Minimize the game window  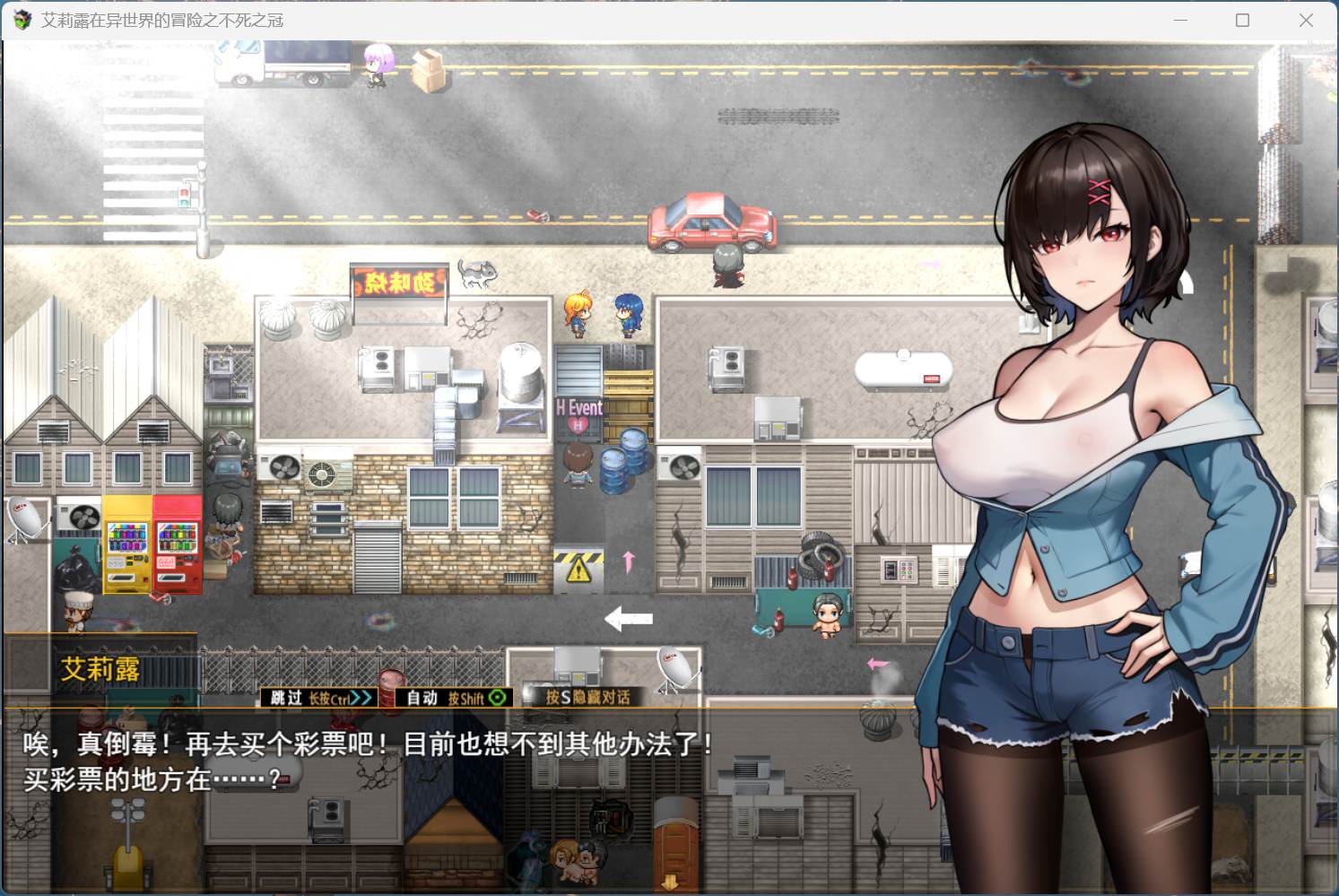click(x=1180, y=20)
